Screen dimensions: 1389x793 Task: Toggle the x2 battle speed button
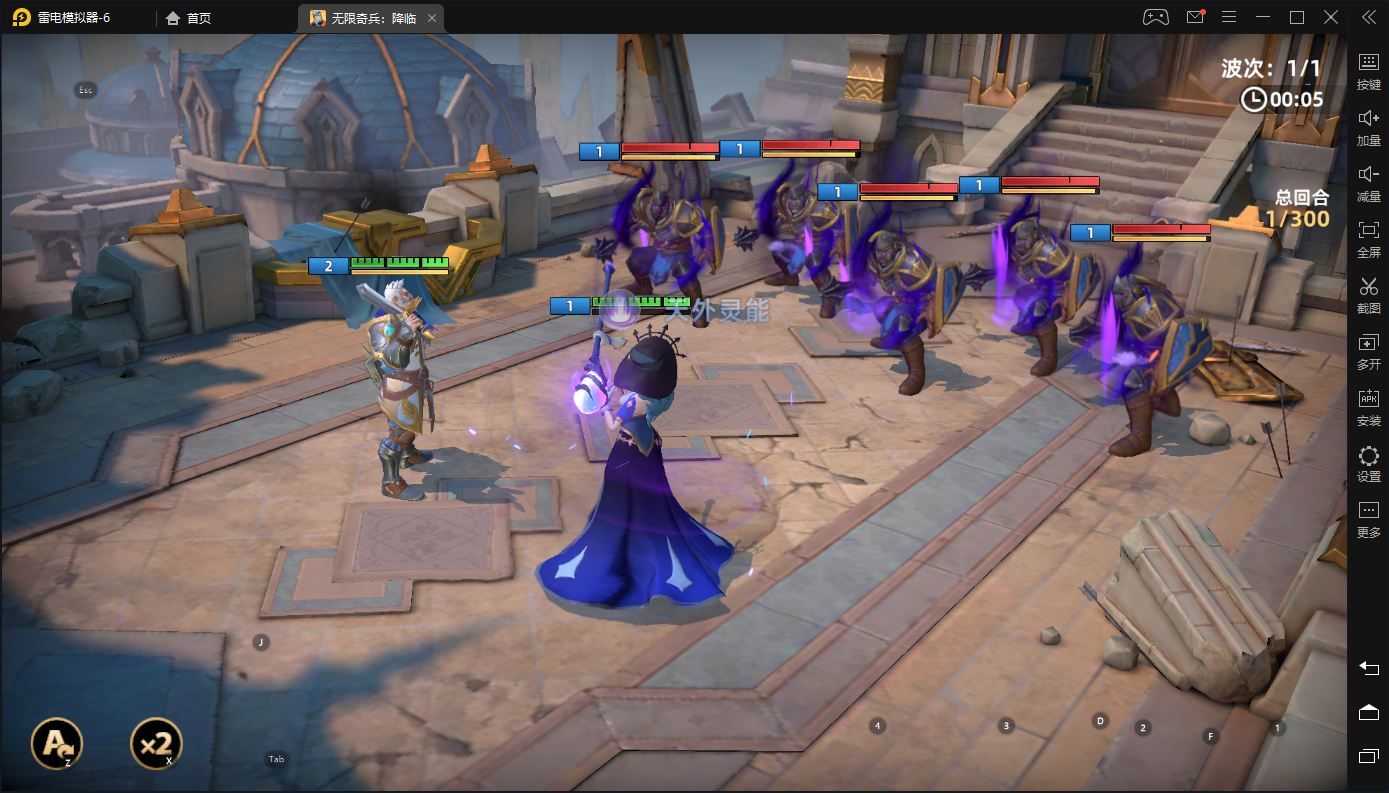coord(156,743)
